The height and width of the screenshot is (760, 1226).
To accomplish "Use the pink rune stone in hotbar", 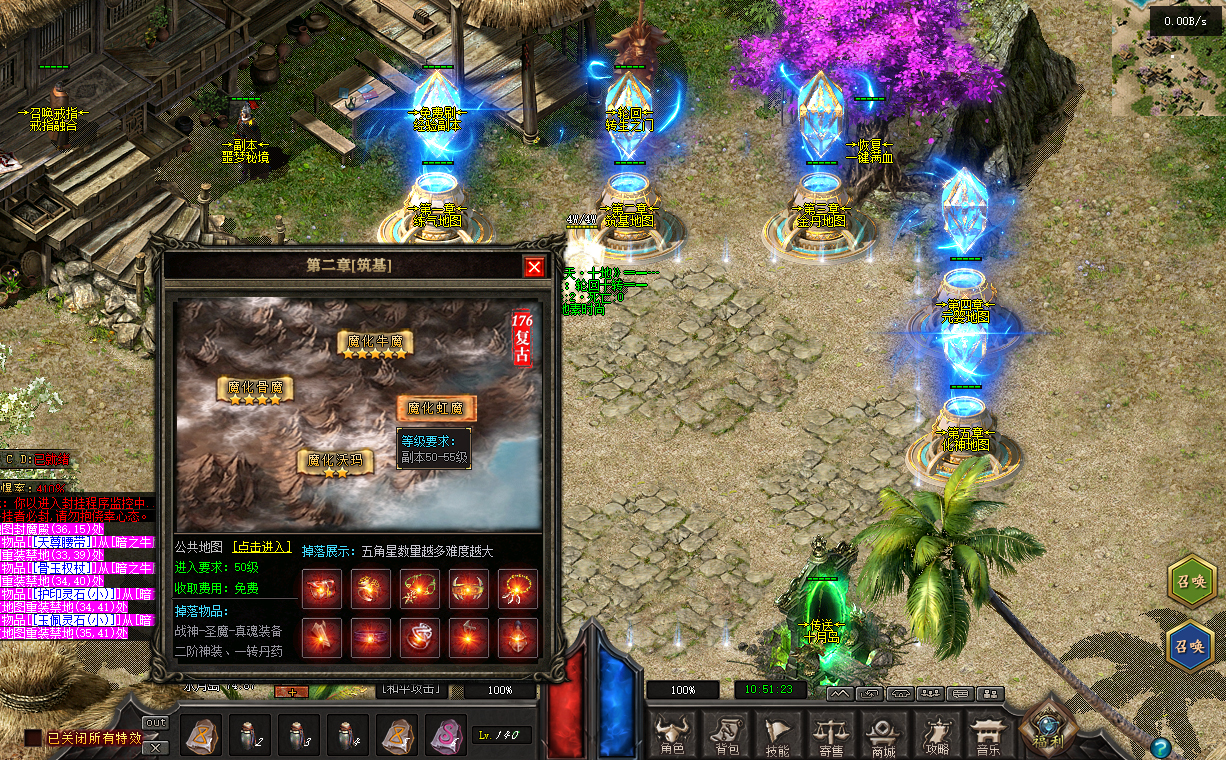I will [446, 735].
